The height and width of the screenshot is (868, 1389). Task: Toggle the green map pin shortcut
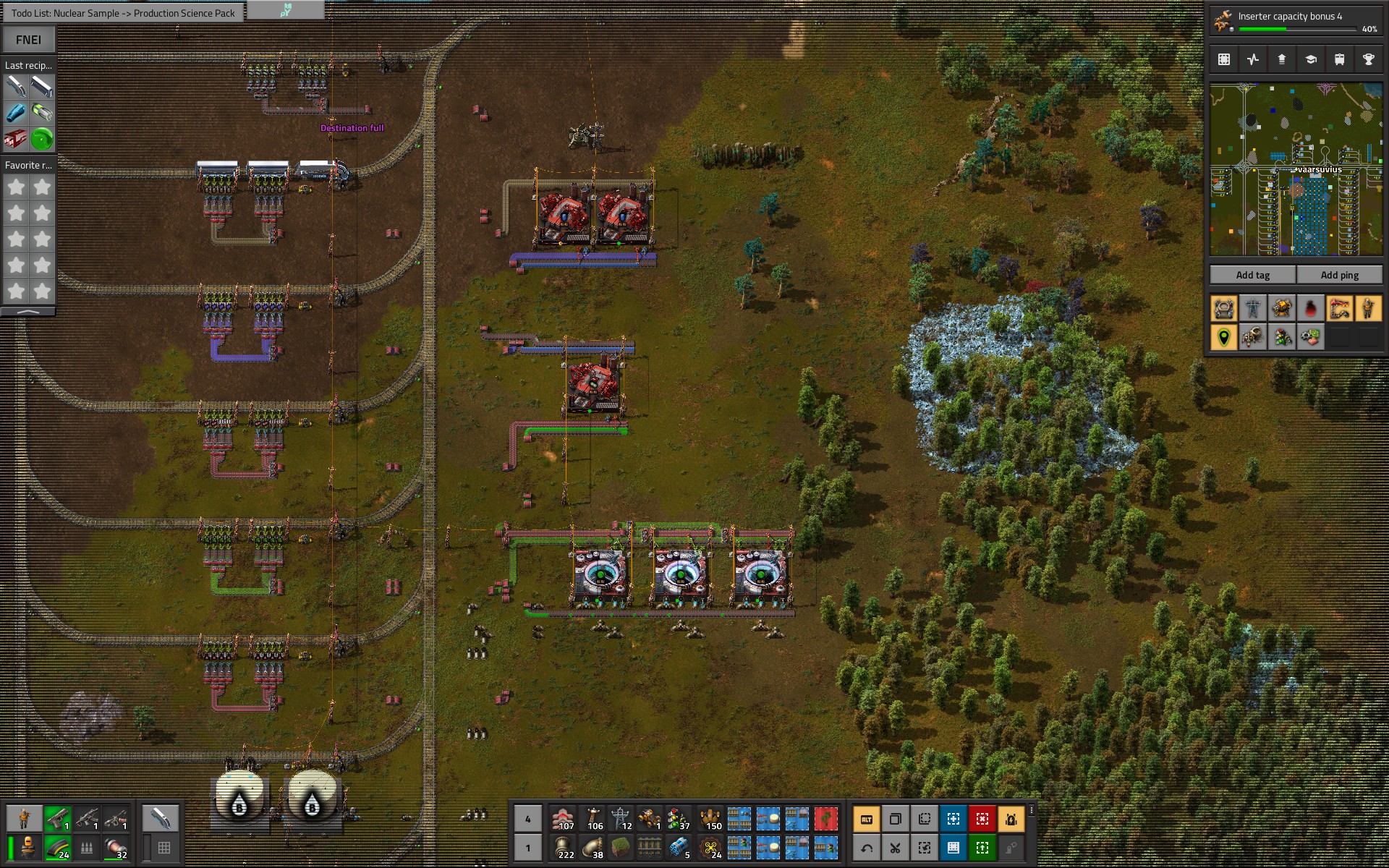pos(1223,337)
